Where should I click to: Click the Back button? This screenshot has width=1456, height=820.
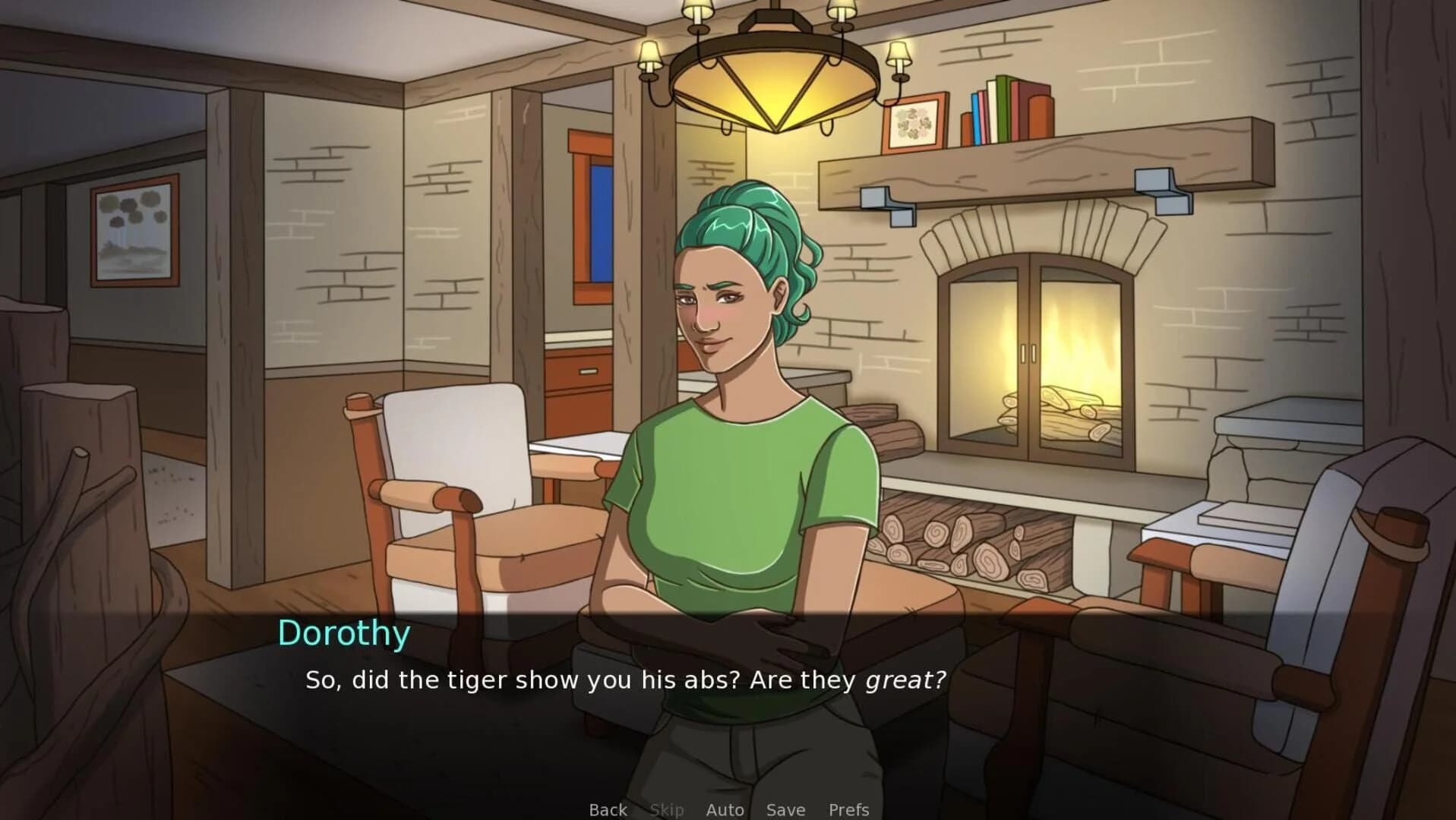click(x=607, y=809)
